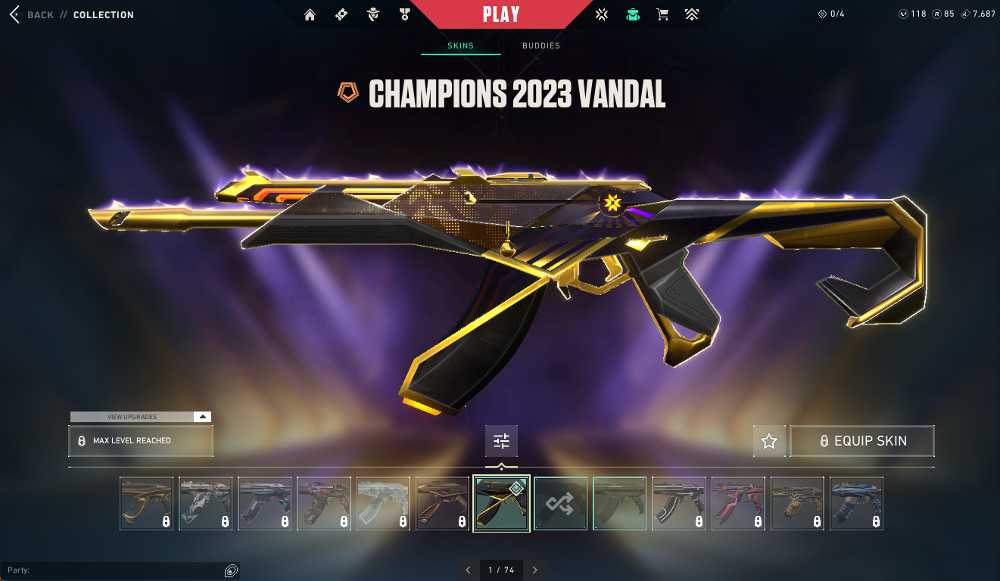Viewport: 1000px width, 581px height.
Task: Go to the next skin page
Action: (x=535, y=570)
